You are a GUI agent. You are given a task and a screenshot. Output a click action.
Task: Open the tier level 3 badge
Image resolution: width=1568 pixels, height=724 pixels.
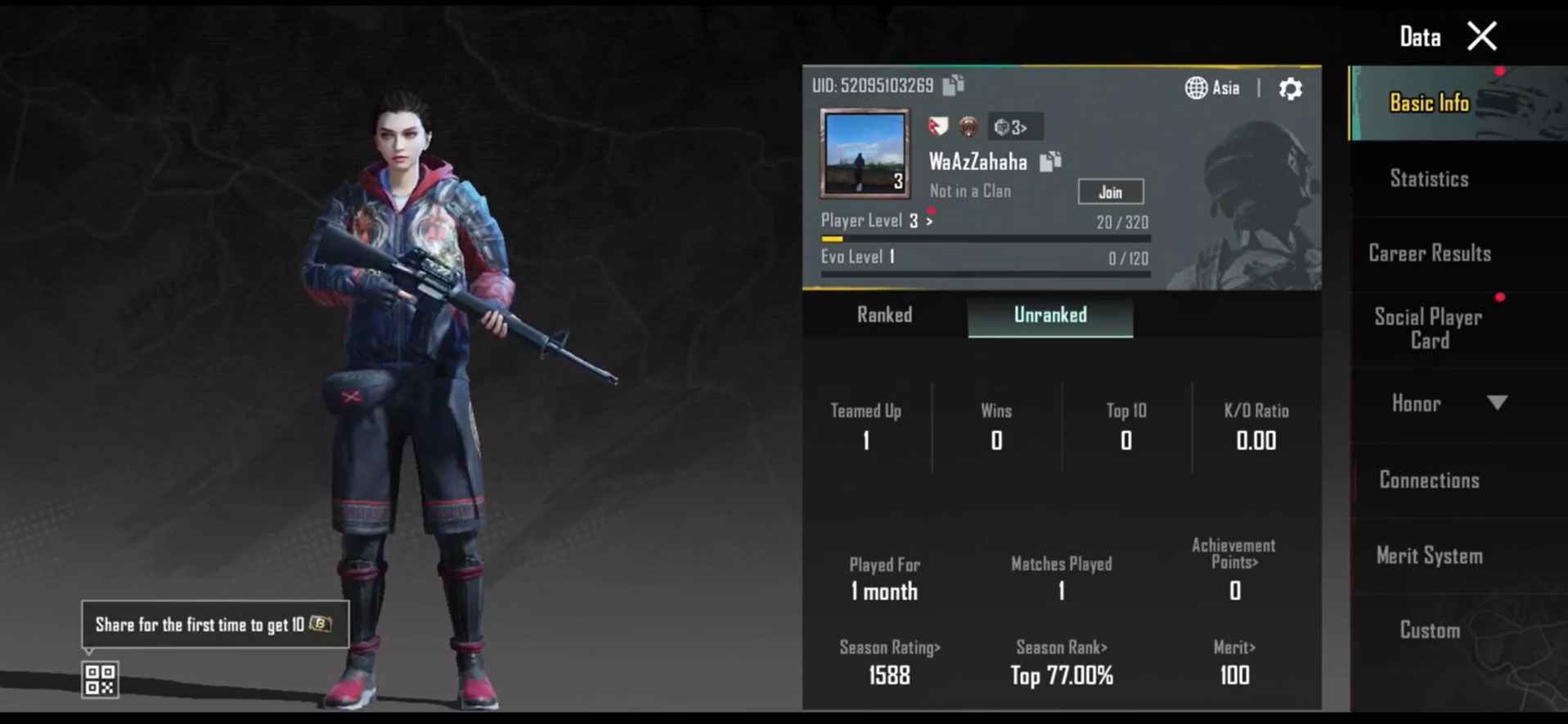(x=1014, y=127)
